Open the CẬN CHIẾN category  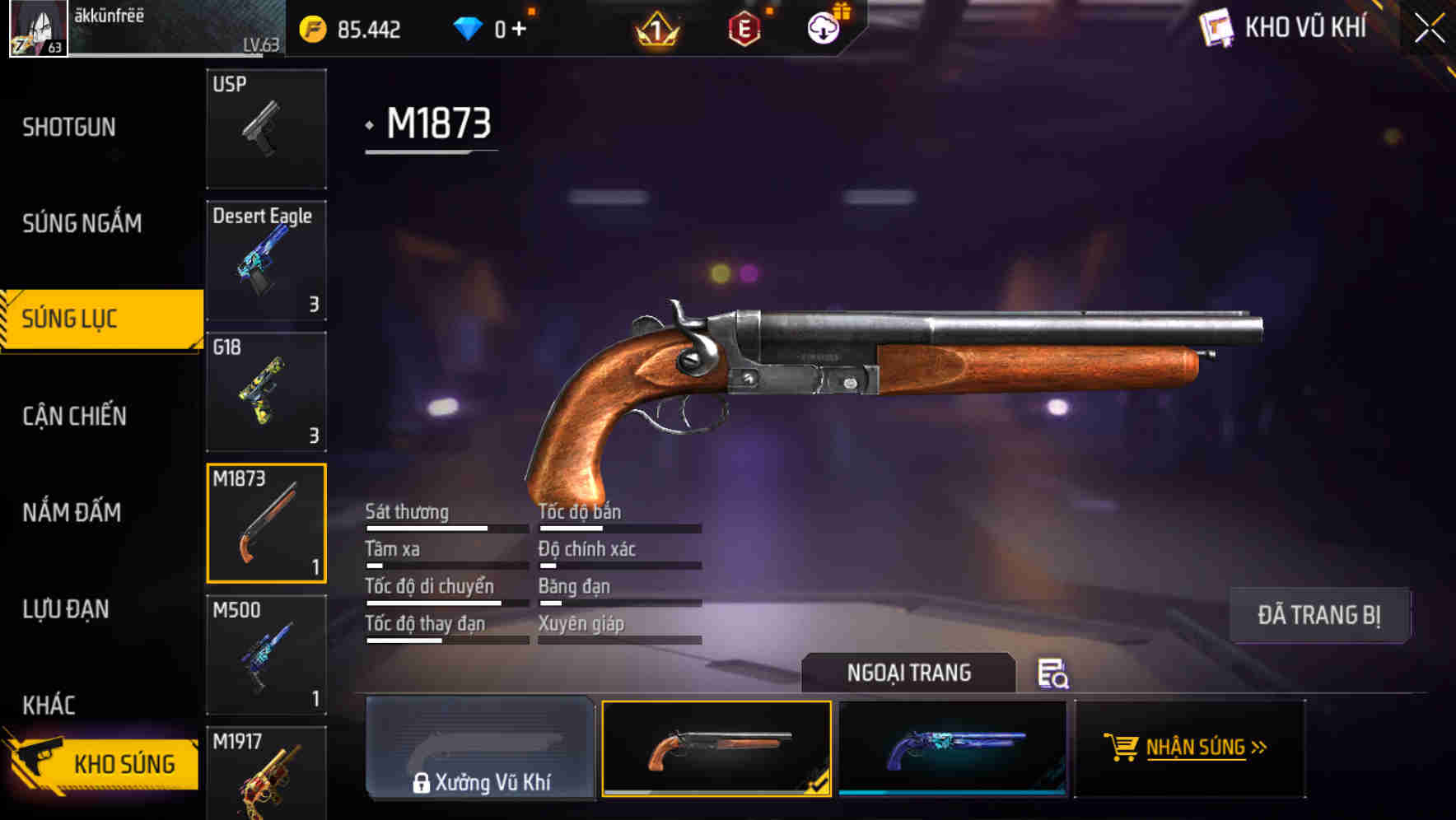(x=72, y=417)
